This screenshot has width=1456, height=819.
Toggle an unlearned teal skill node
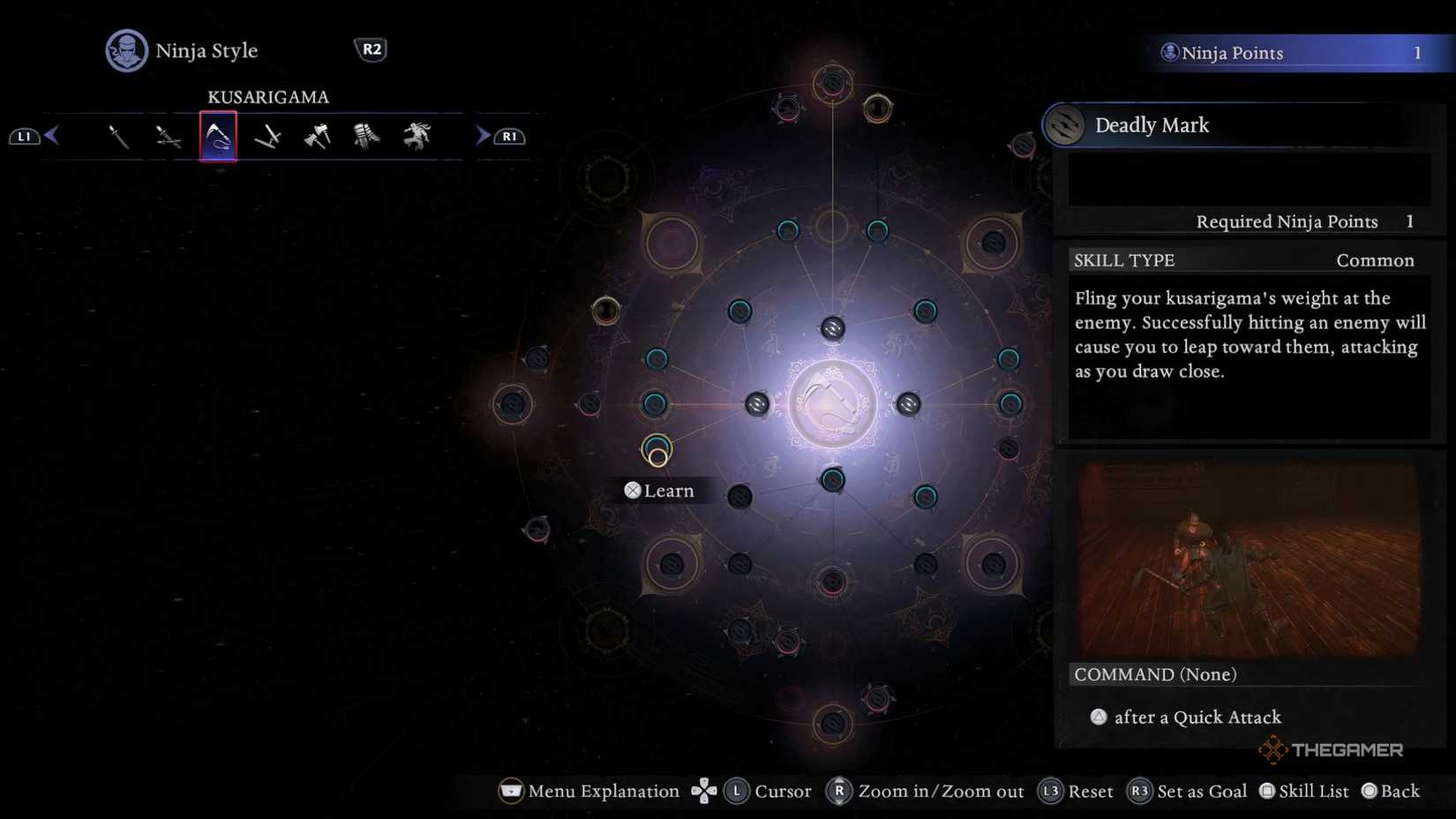(657, 359)
